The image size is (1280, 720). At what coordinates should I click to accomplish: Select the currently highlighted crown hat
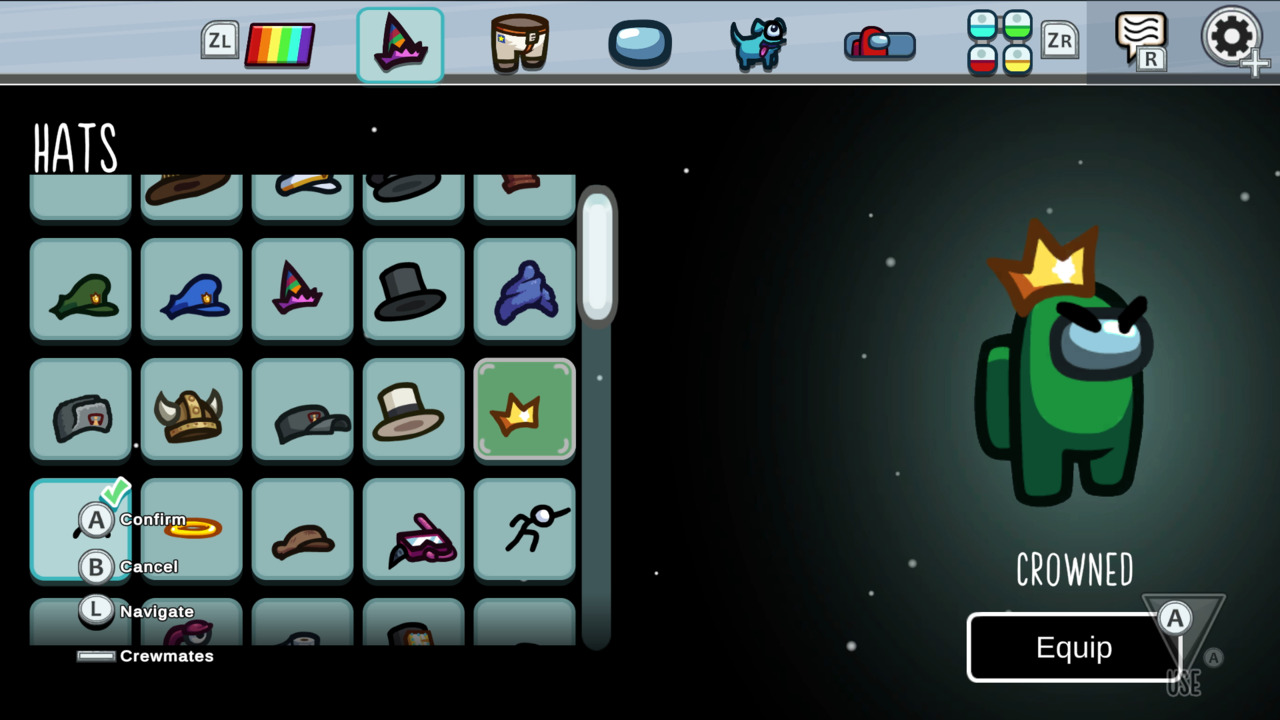tap(524, 410)
